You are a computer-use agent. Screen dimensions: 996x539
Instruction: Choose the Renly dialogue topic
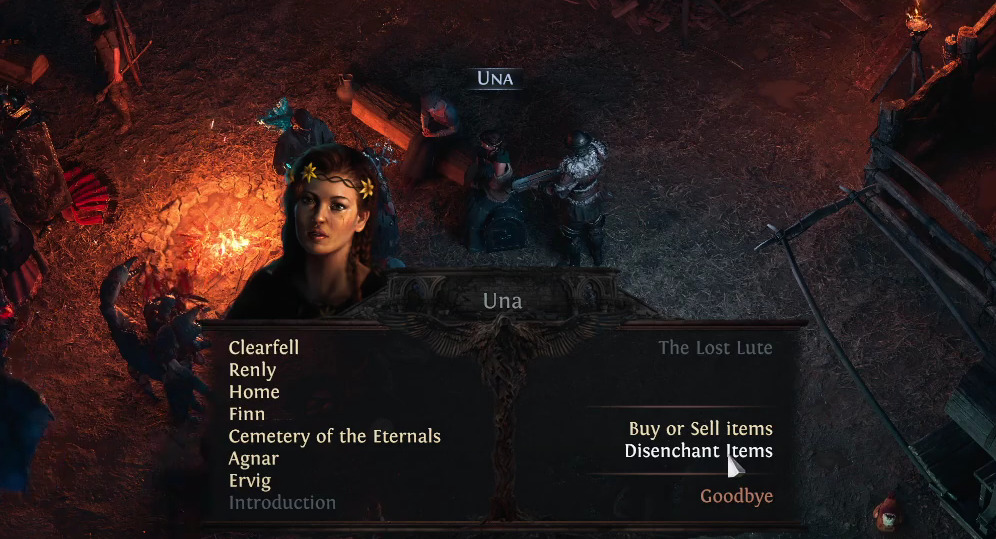pyautogui.click(x=252, y=370)
